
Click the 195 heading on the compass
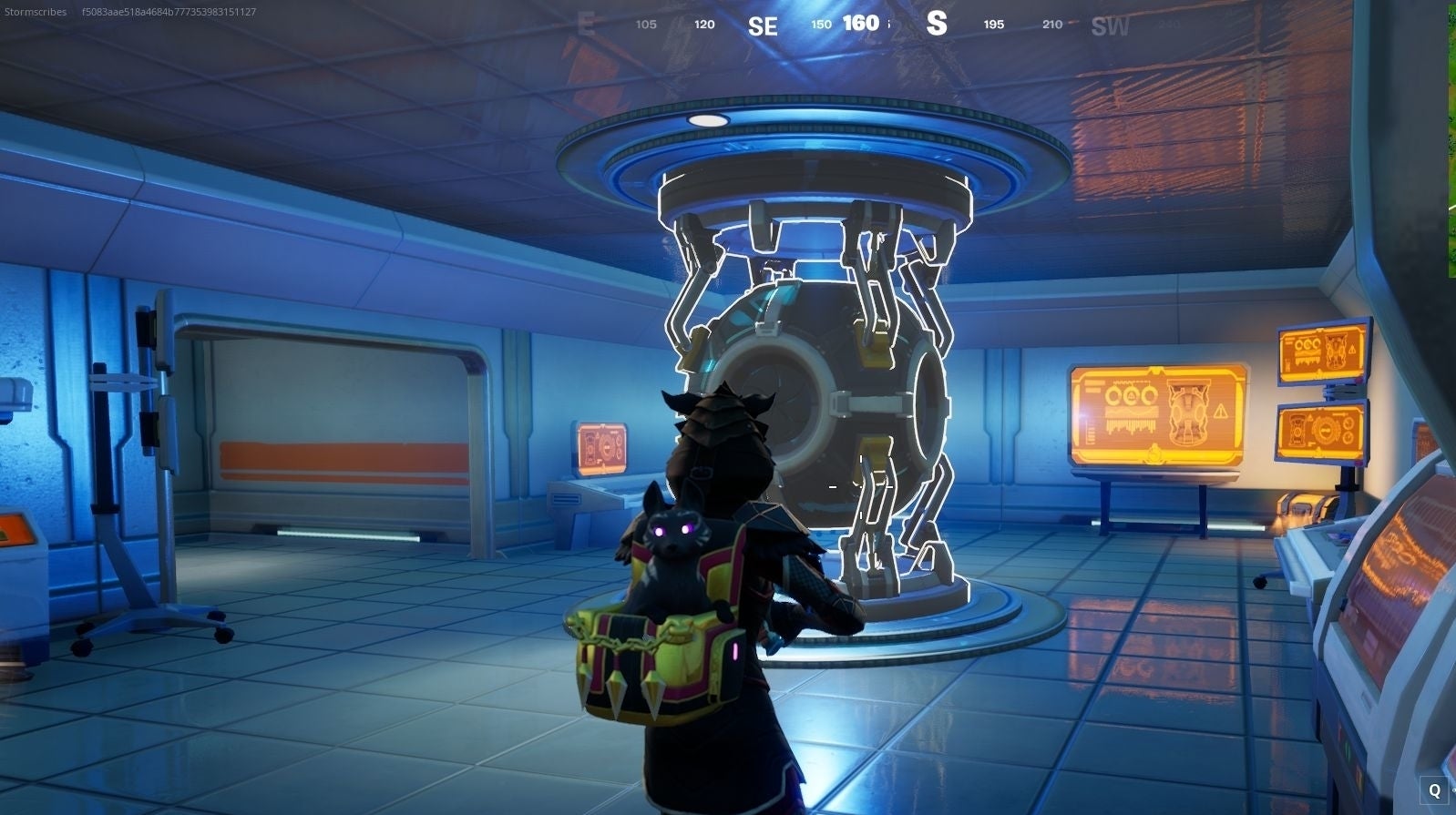coord(993,25)
